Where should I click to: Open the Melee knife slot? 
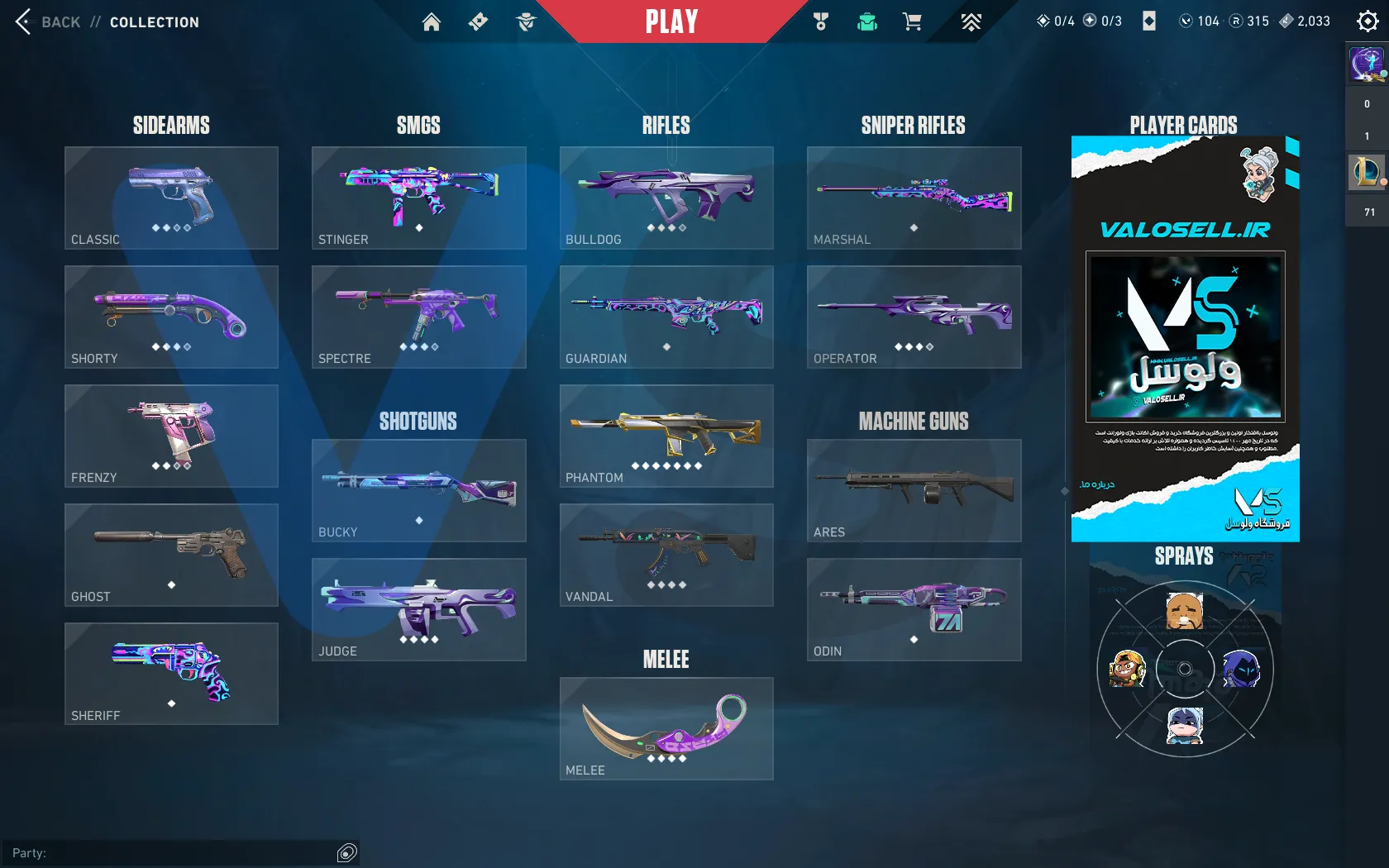666,728
